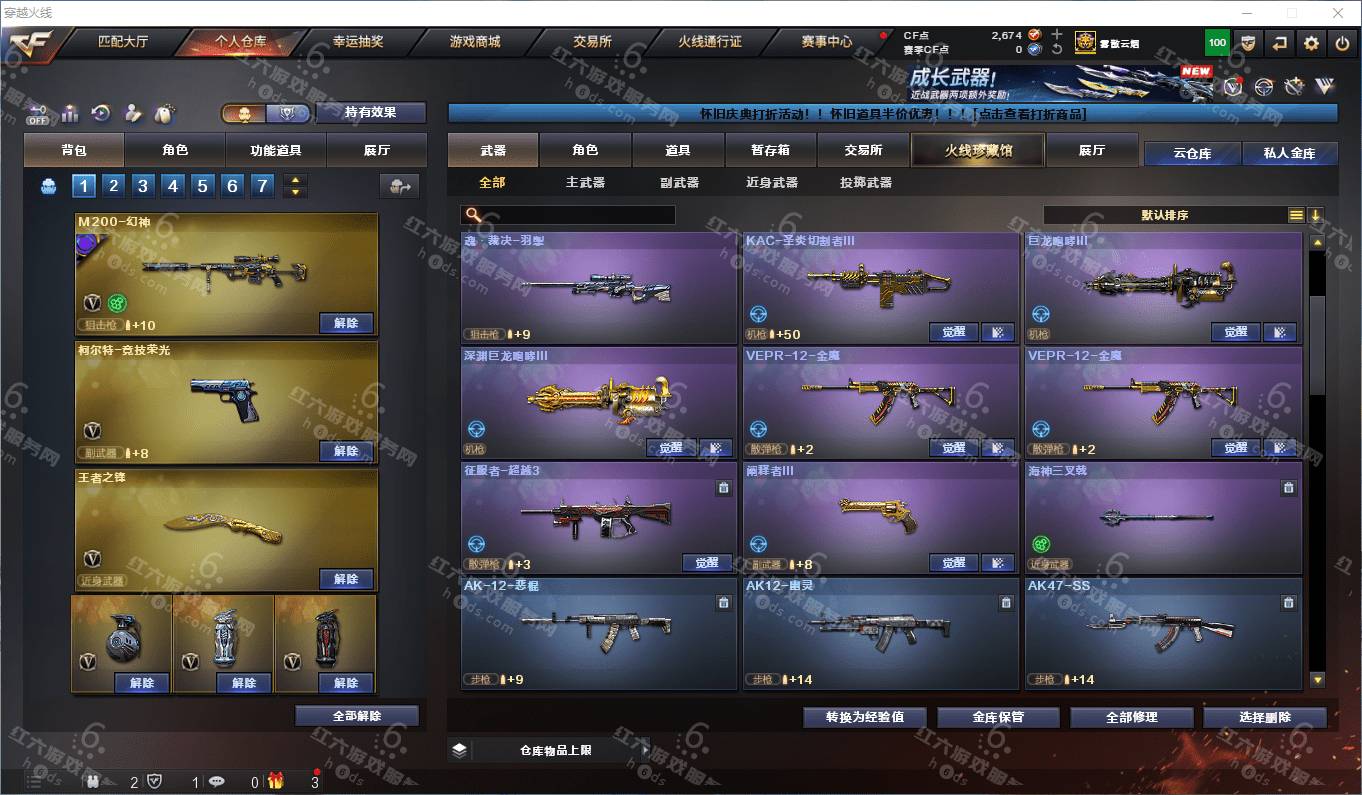Viewport: 1362px width, 795px height.
Task: Switch to the 角色 tab beside 背包
Action: 175,150
